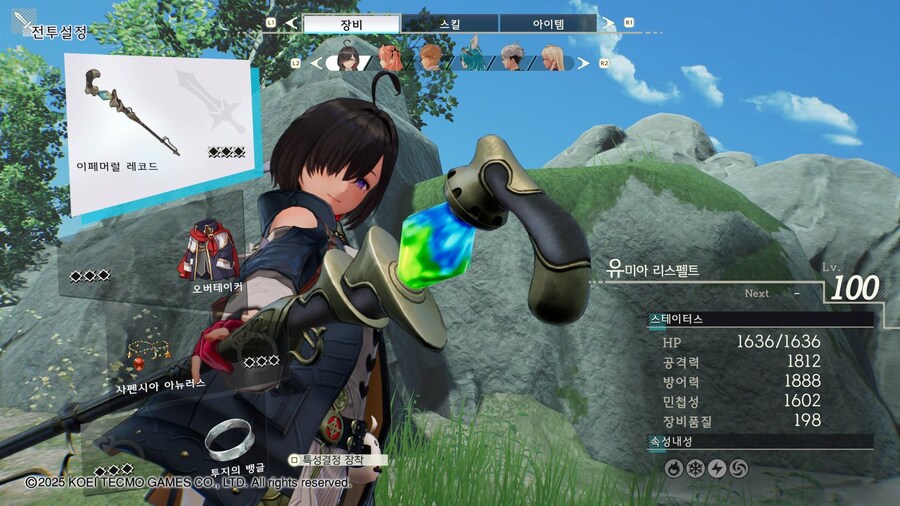Choose the teal-haired character with animal ears
The height and width of the screenshot is (506, 900).
471,57
